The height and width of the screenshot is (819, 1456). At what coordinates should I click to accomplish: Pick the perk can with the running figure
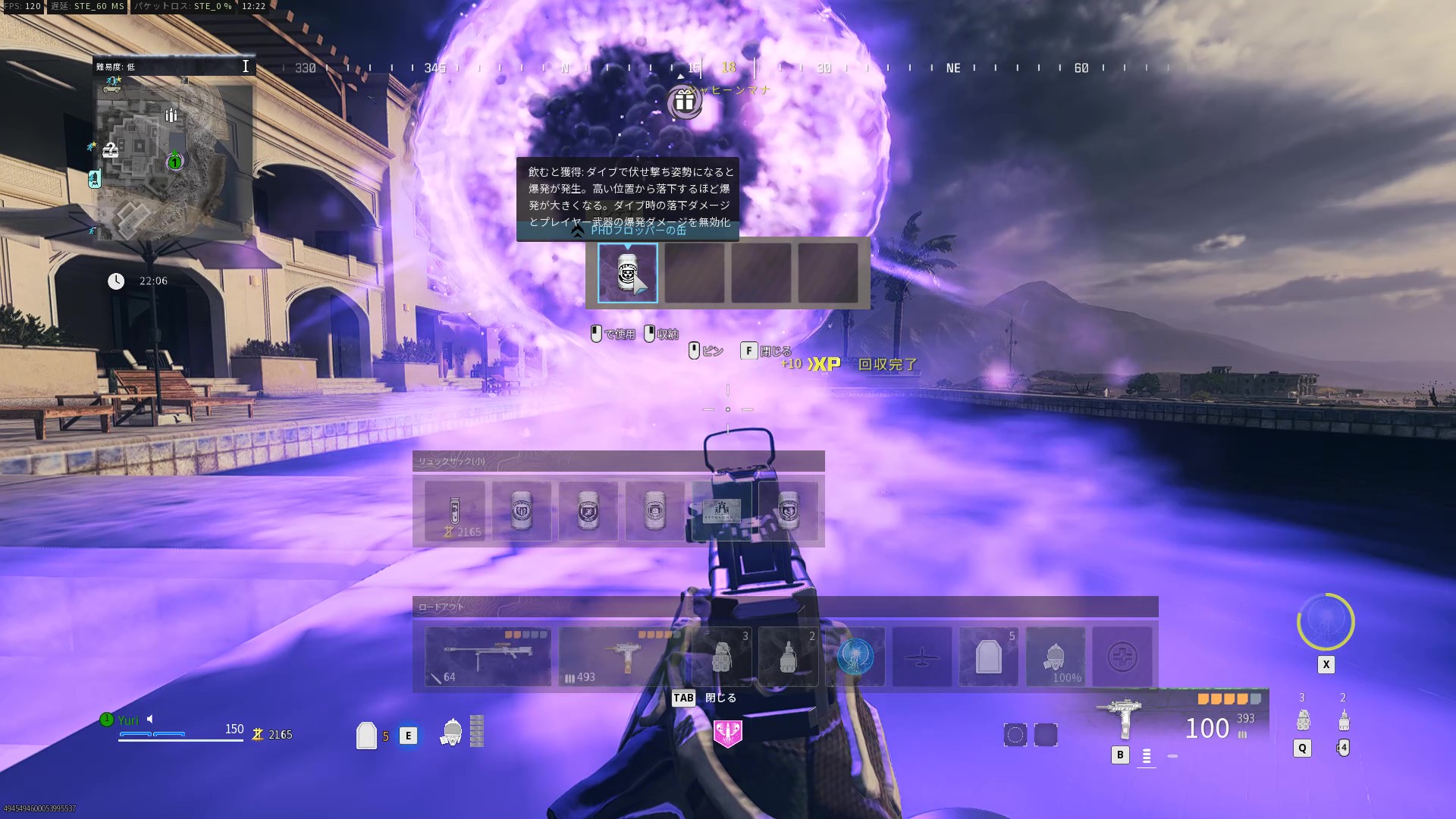coord(588,510)
